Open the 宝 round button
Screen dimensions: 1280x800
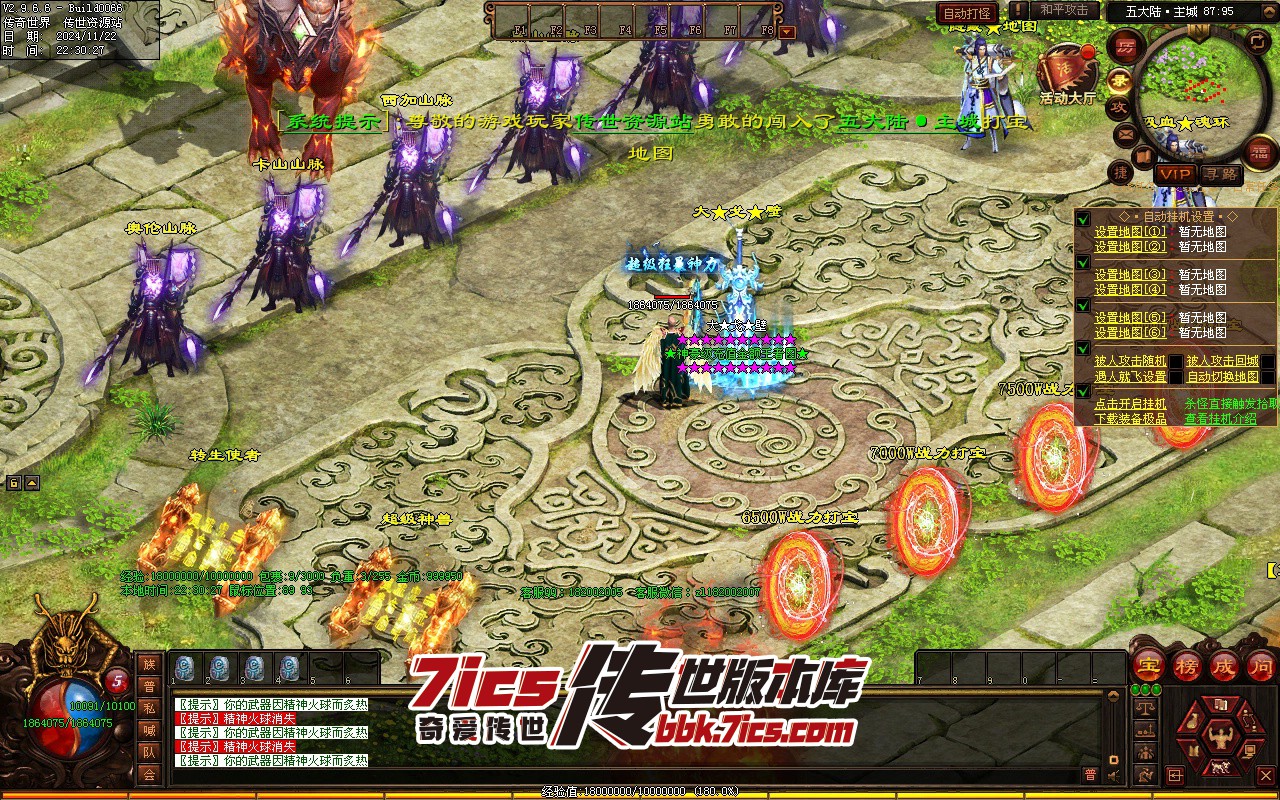(x=1148, y=665)
